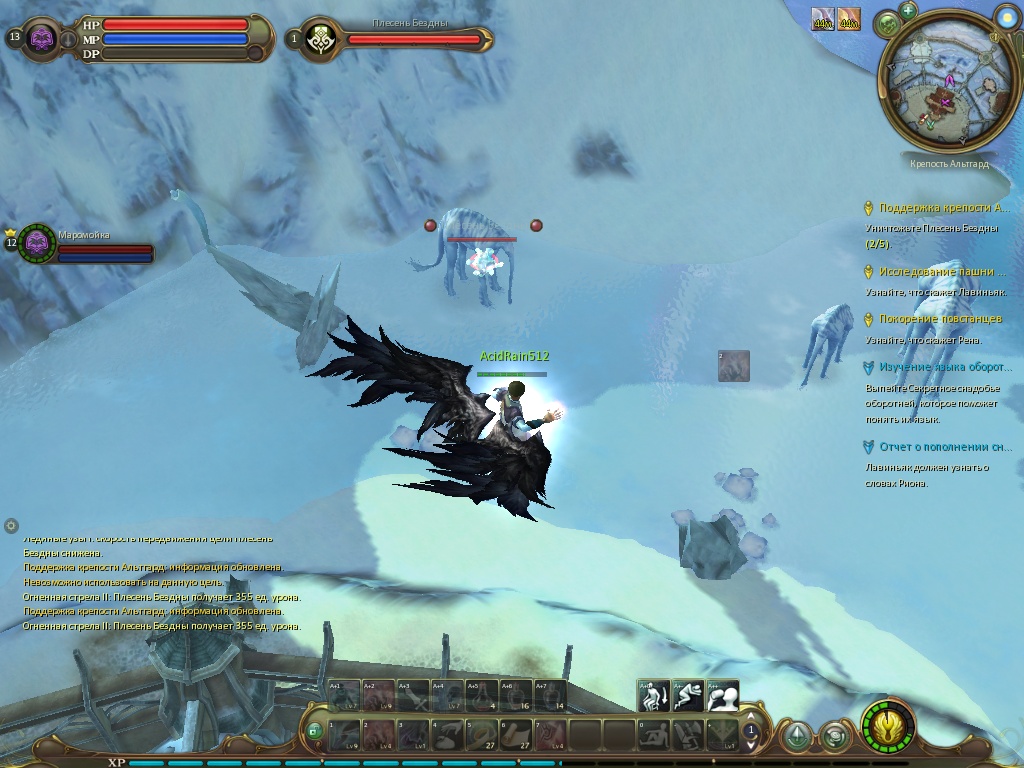Use the scroll item in hotbar slot 6
The image size is (1024, 768).
(x=517, y=735)
